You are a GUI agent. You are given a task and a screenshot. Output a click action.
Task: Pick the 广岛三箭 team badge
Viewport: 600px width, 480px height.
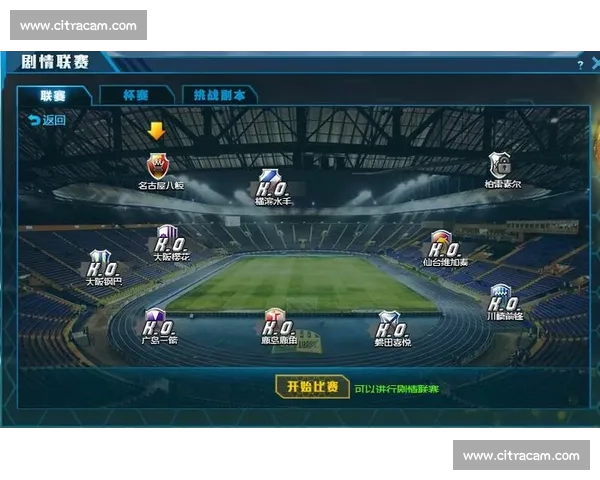point(157,322)
